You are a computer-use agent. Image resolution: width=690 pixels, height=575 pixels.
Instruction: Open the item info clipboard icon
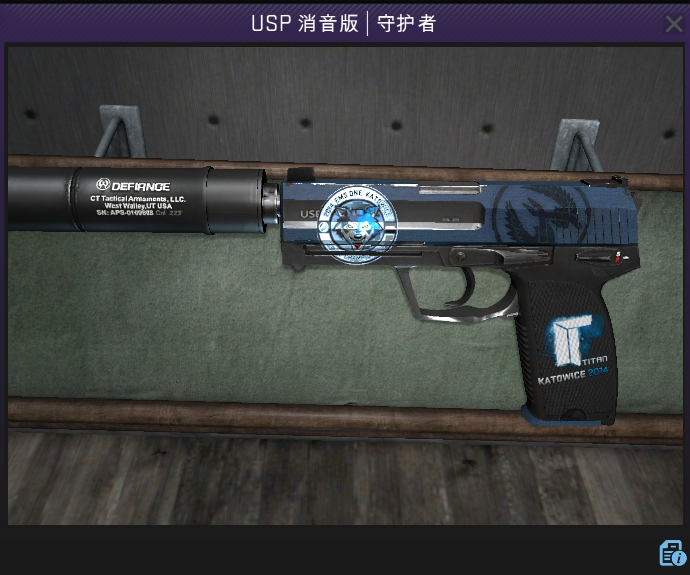pos(671,552)
